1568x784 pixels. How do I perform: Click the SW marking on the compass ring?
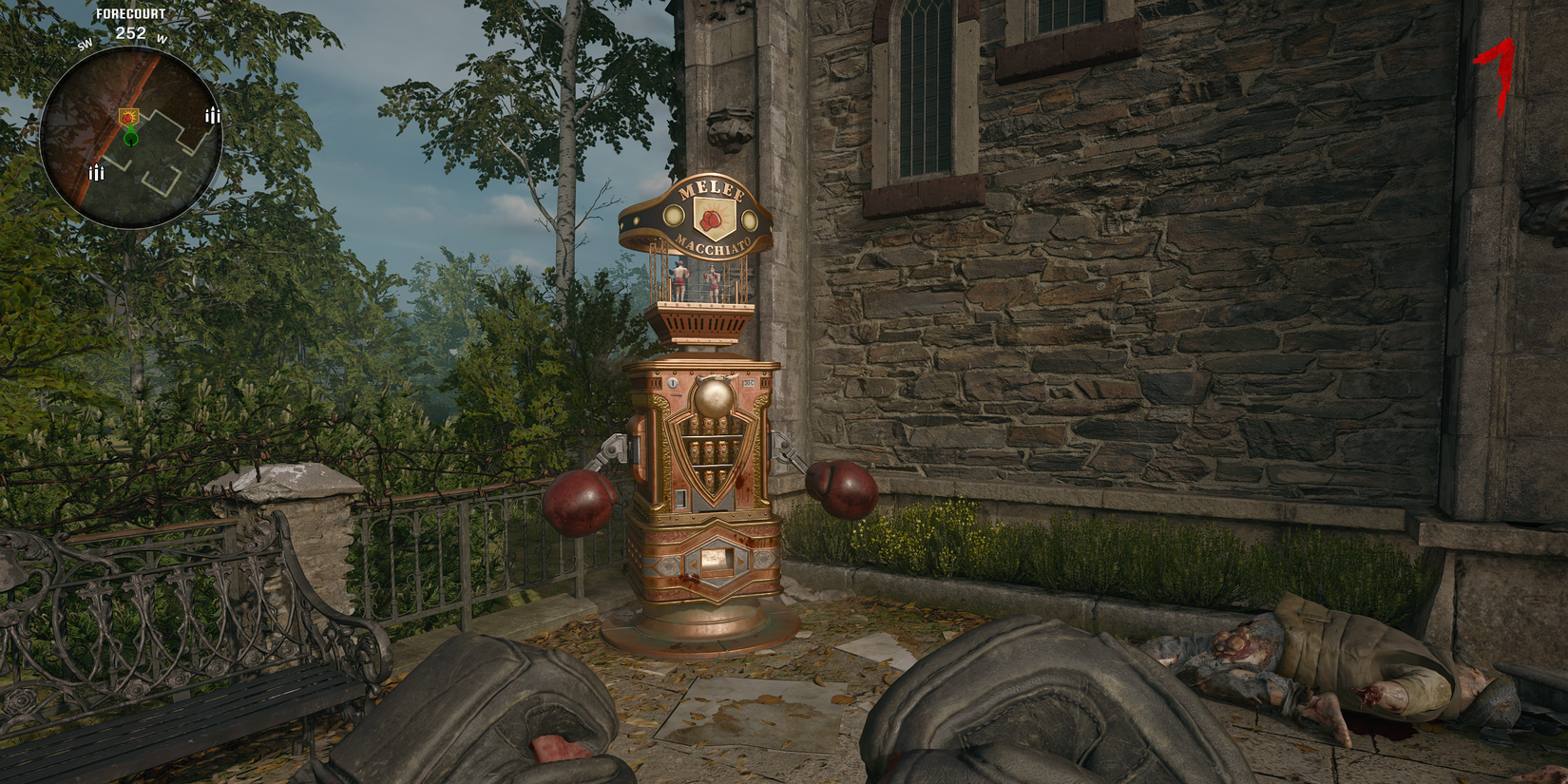coord(85,44)
